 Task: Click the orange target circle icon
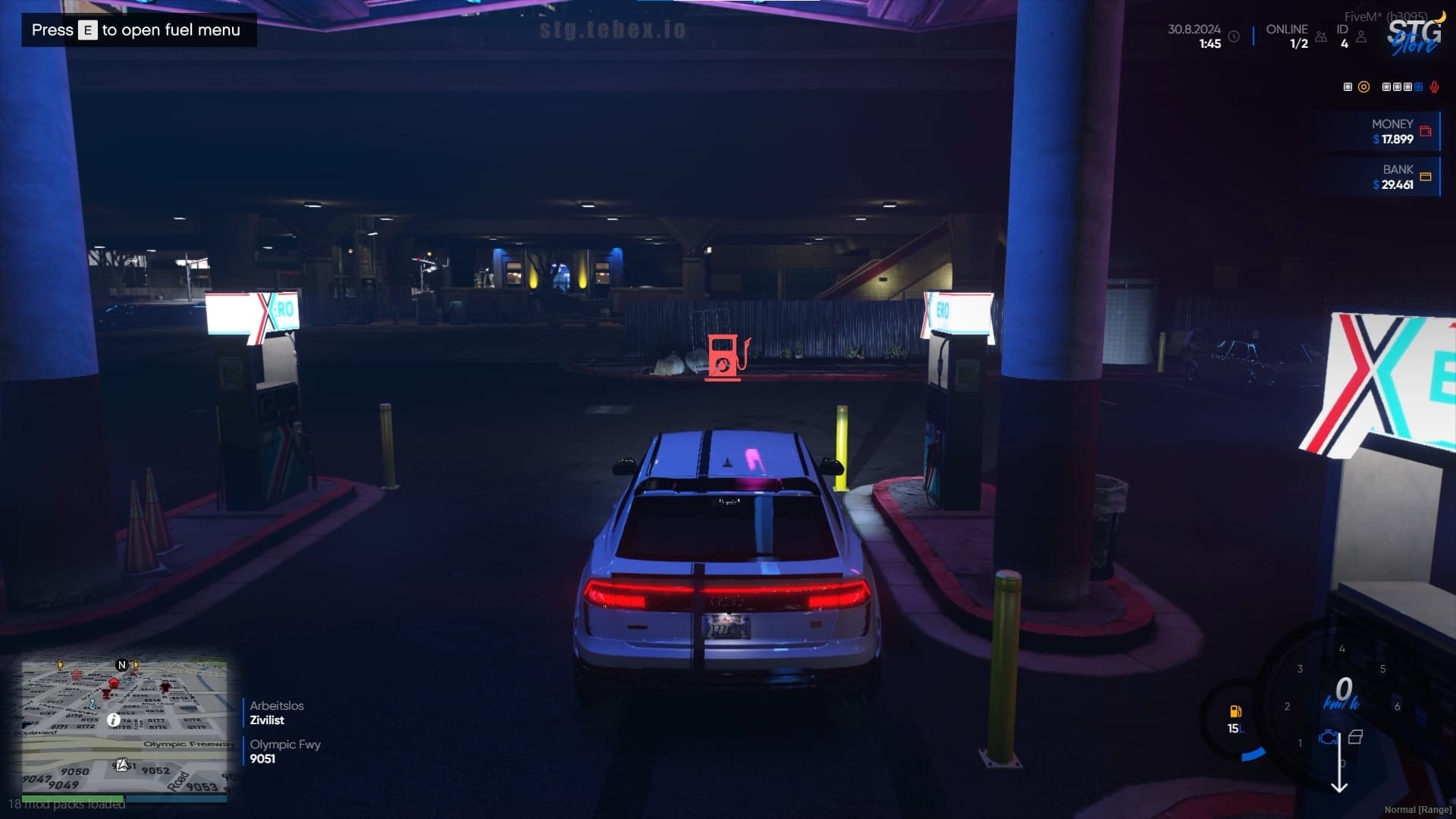point(1363,87)
